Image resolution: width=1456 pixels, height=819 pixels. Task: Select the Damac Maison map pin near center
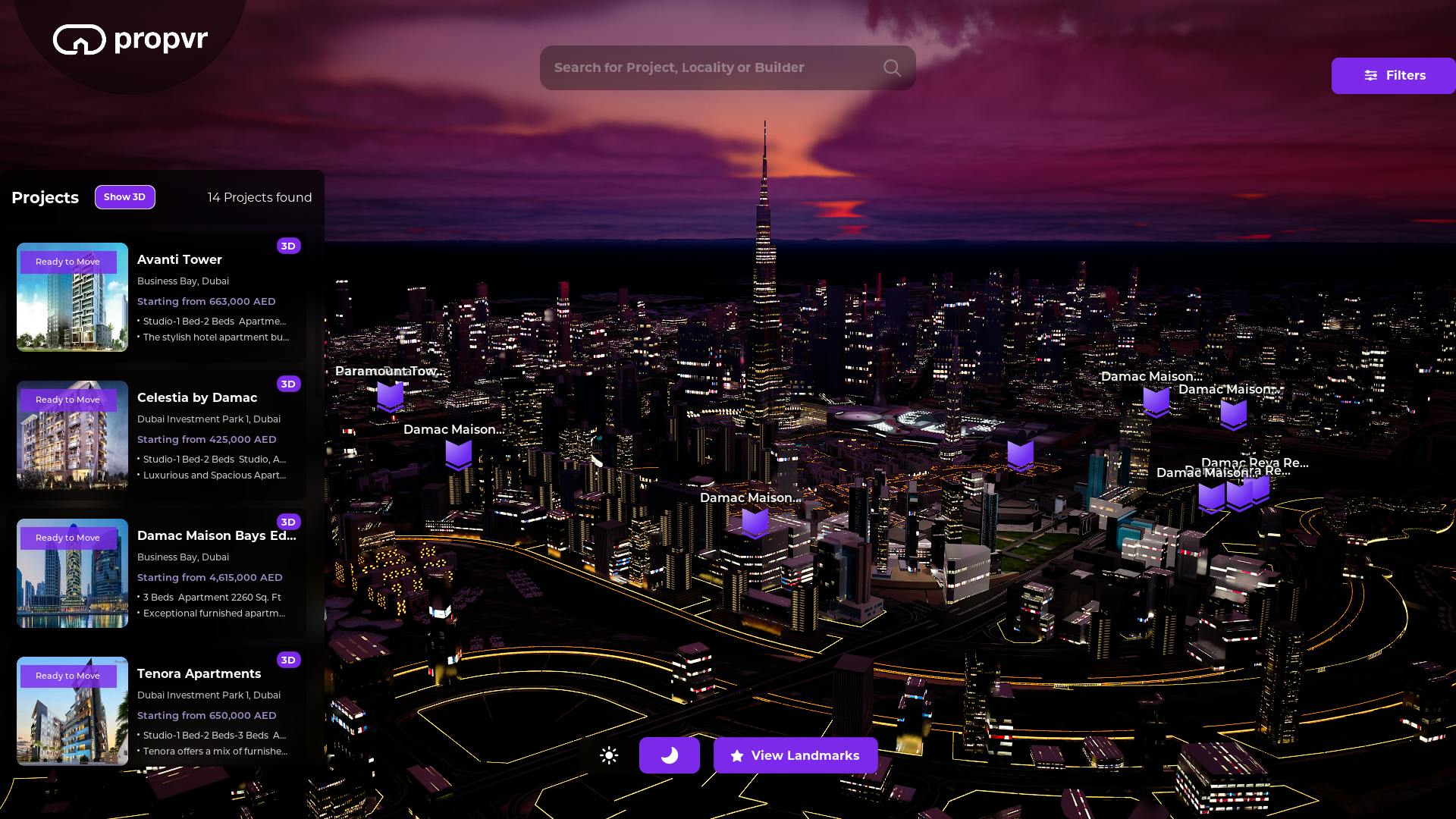[755, 522]
